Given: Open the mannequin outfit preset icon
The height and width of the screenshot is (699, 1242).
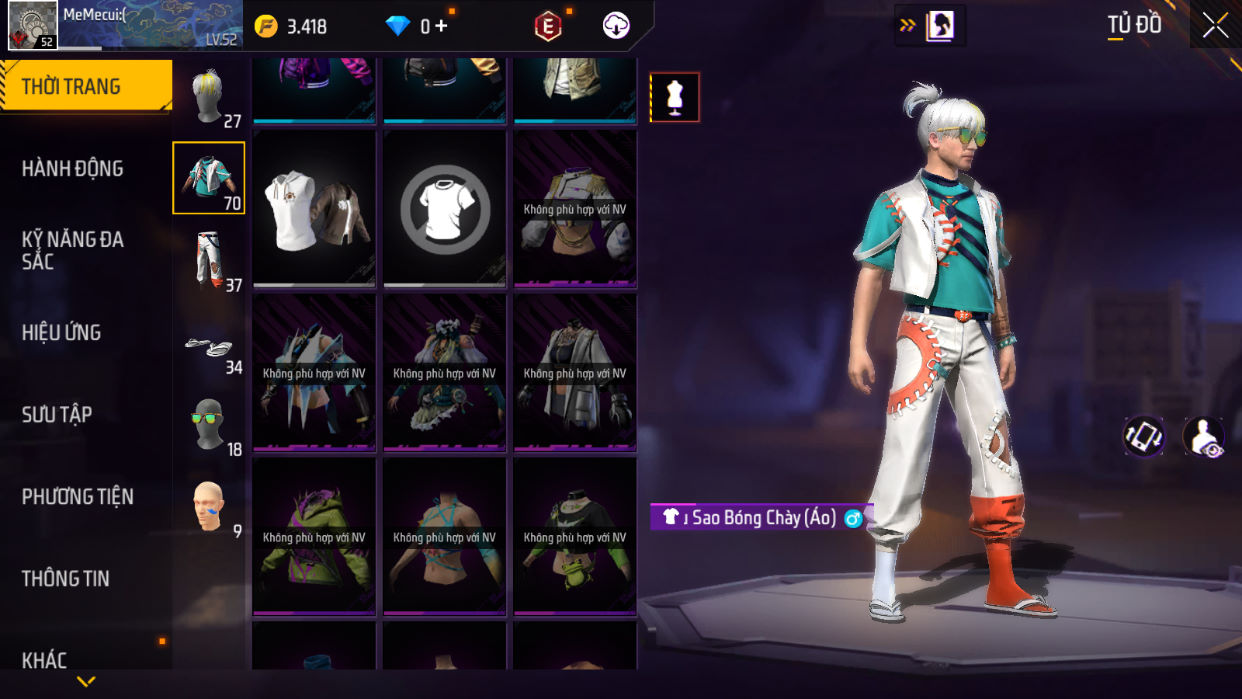Looking at the screenshot, I should coord(675,97).
